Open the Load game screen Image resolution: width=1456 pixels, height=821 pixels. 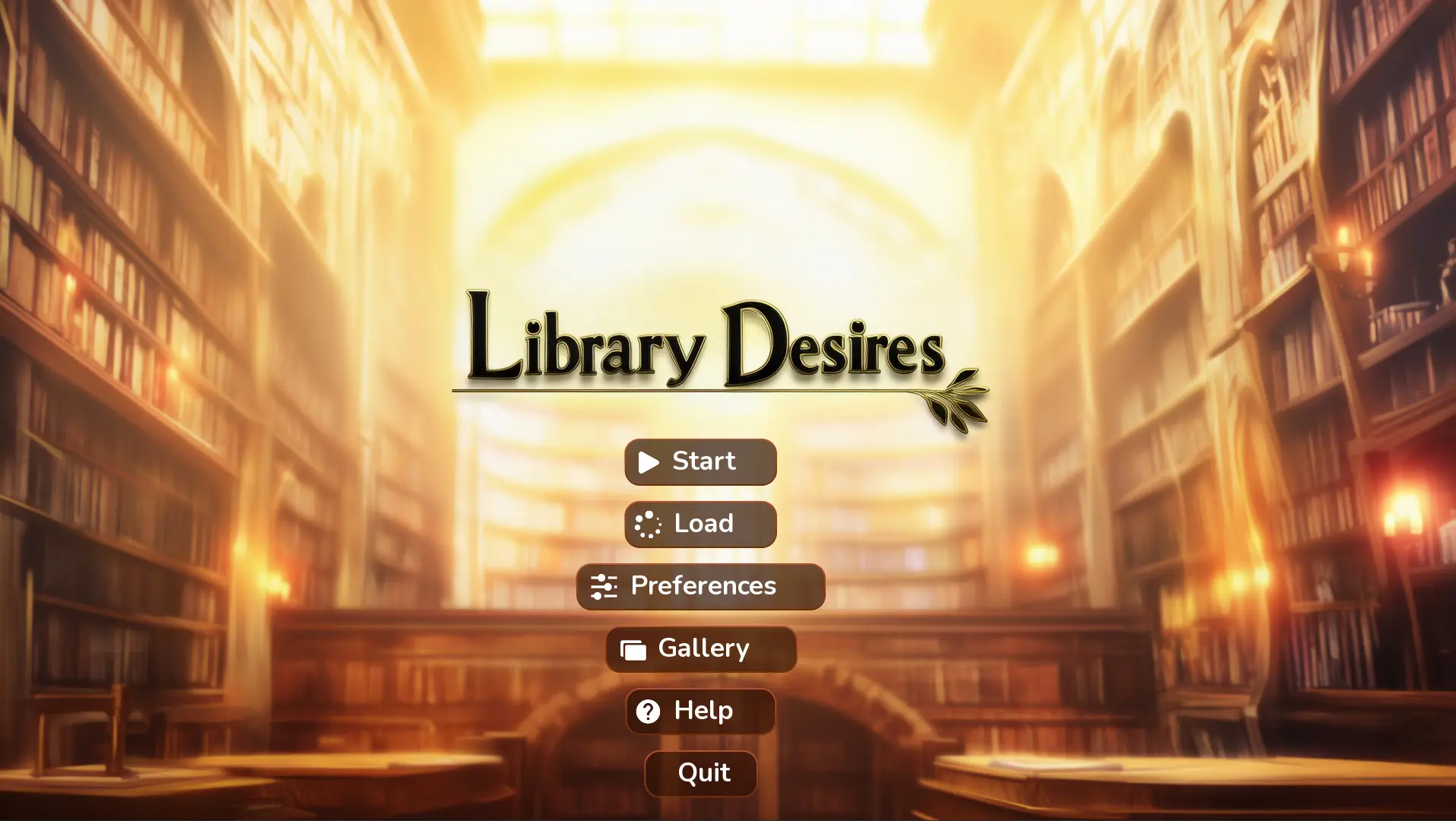pos(699,524)
